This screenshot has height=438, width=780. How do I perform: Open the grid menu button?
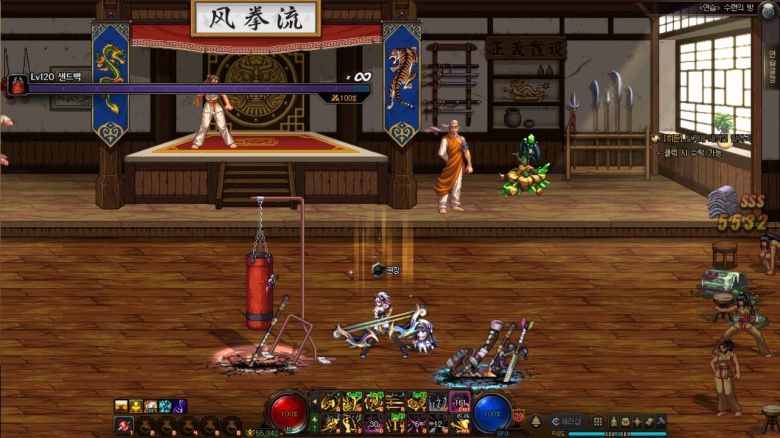point(598,422)
